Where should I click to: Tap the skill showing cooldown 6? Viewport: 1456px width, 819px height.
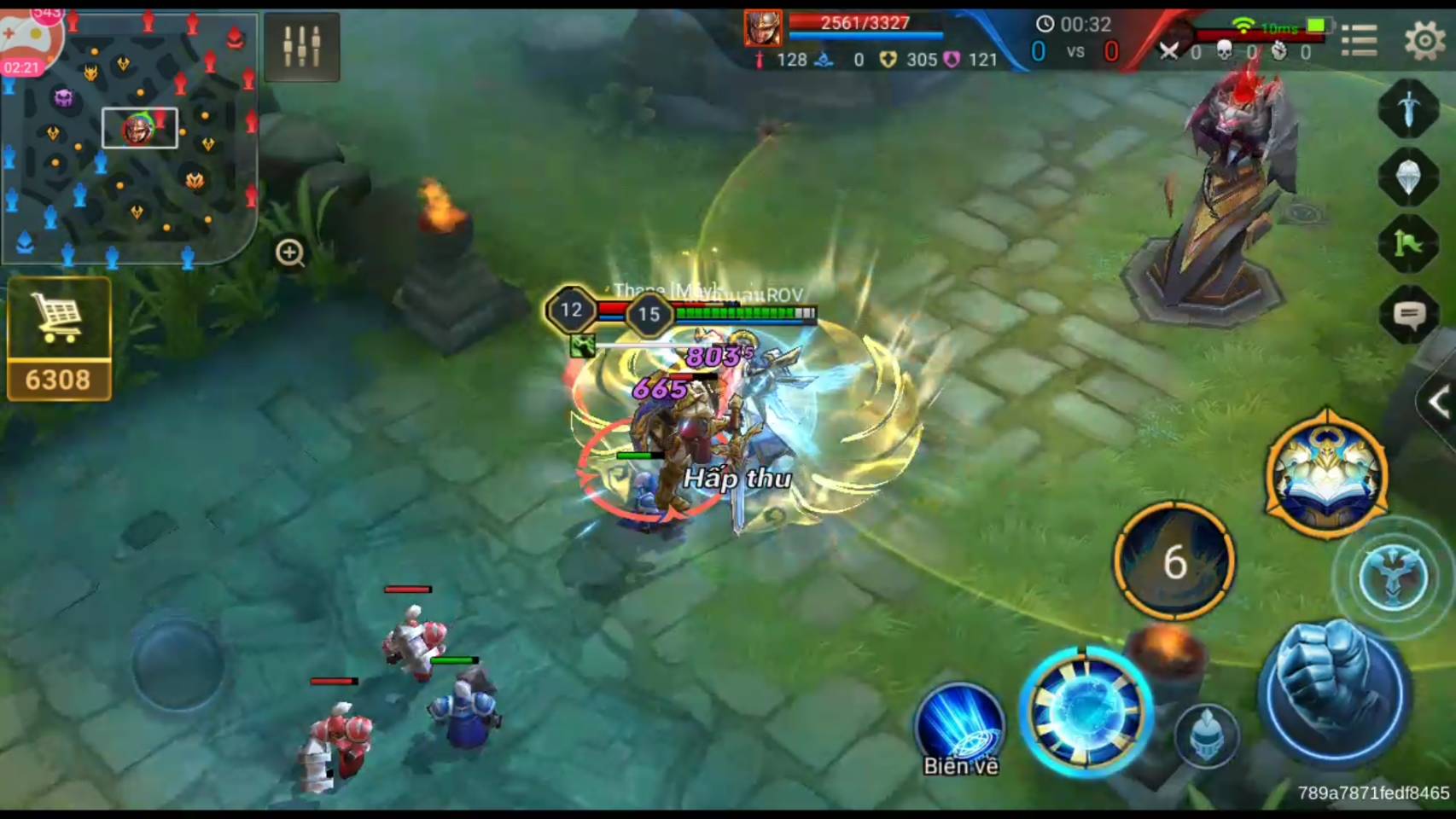tap(1174, 561)
